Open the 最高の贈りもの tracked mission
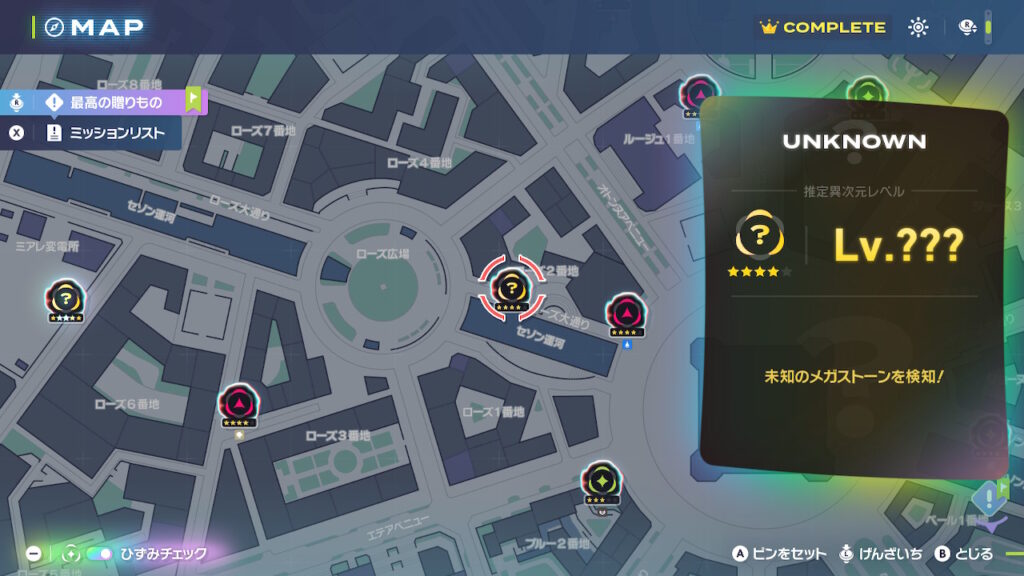Viewport: 1024px width, 576px height. click(116, 102)
